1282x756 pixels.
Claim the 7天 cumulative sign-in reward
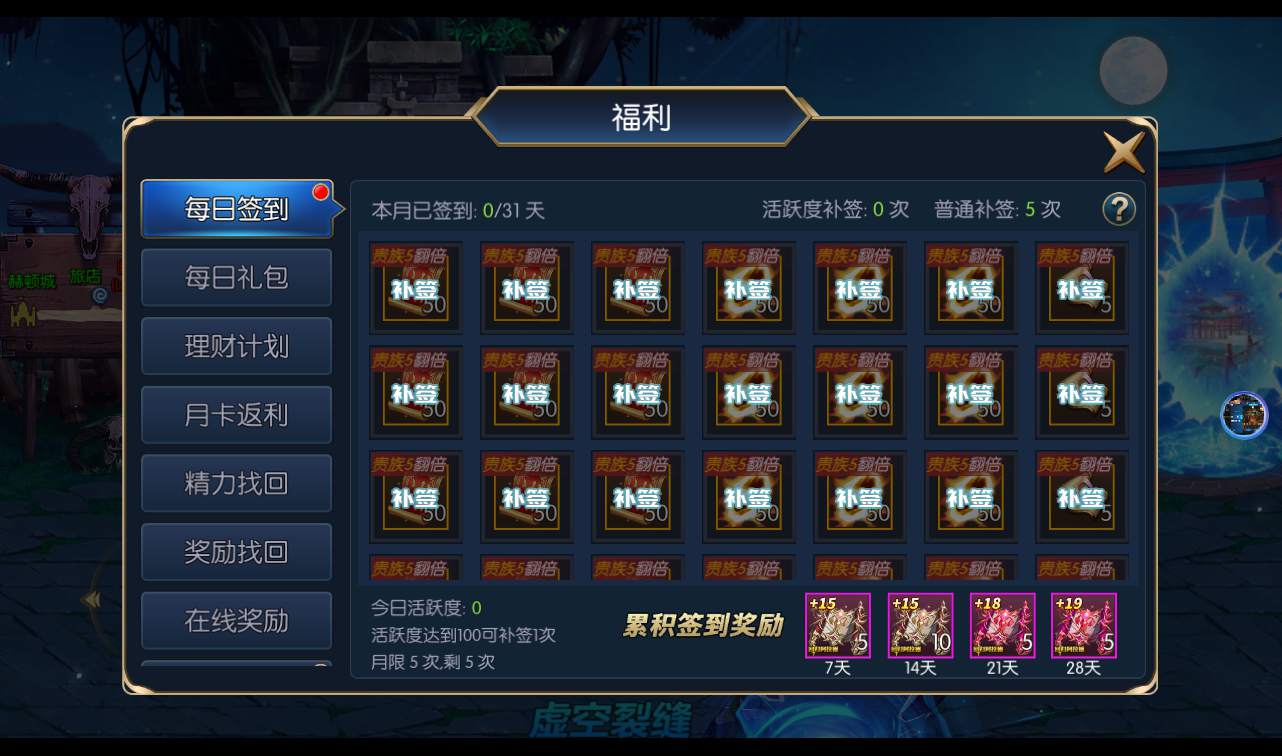pyautogui.click(x=838, y=626)
